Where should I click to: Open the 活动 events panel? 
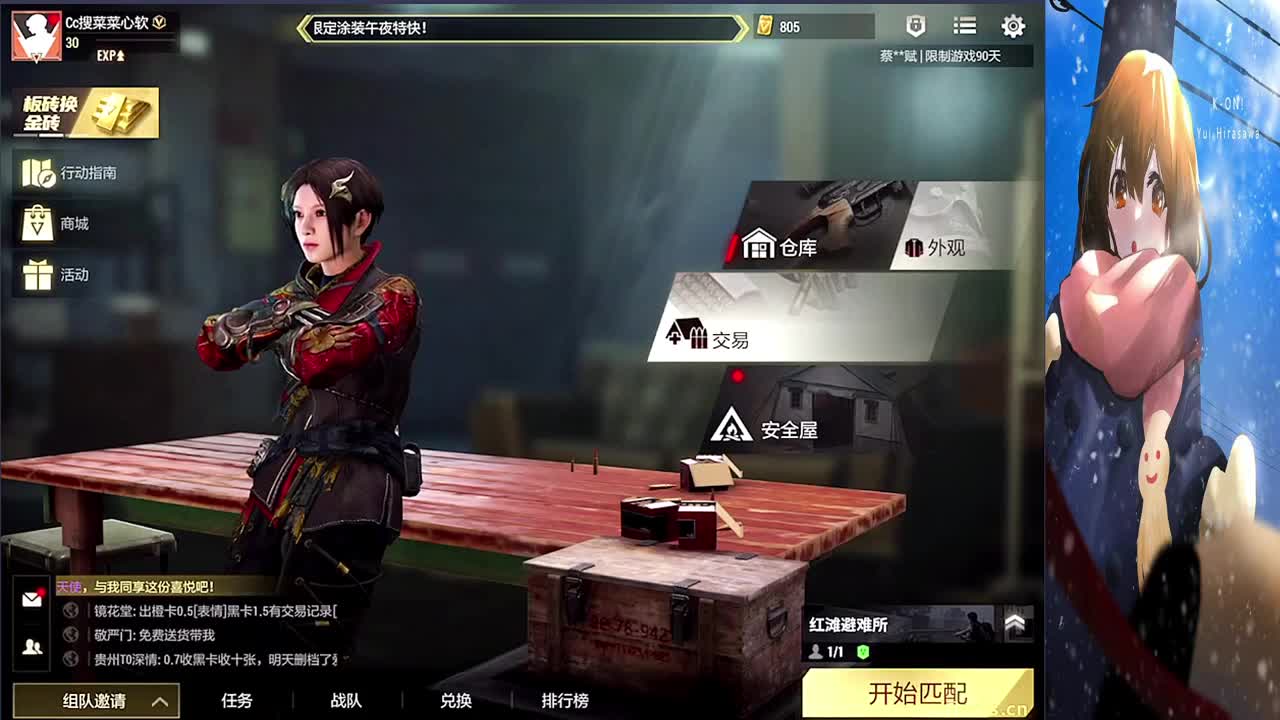point(60,274)
